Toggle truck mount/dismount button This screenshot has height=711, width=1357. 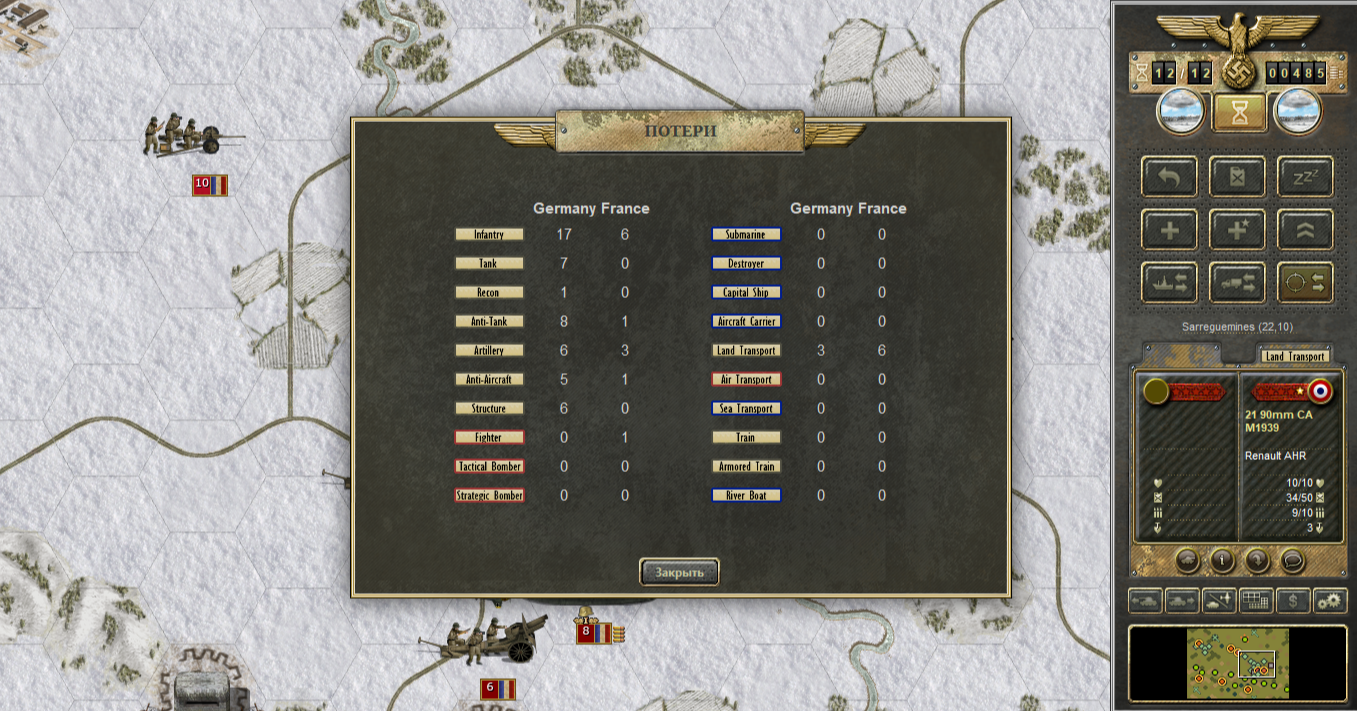pos(1238,283)
